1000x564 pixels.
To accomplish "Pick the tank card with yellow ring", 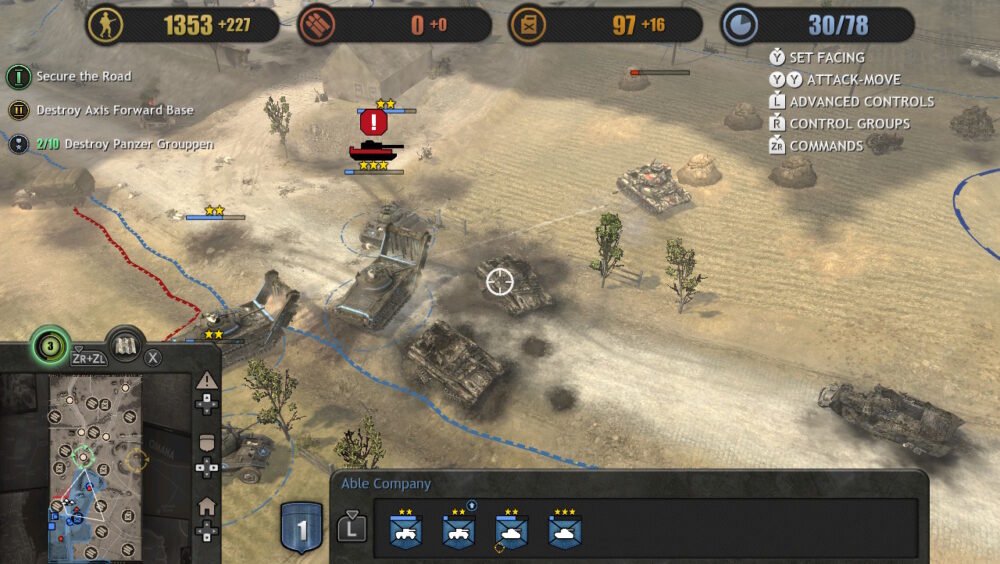I will pos(511,532).
